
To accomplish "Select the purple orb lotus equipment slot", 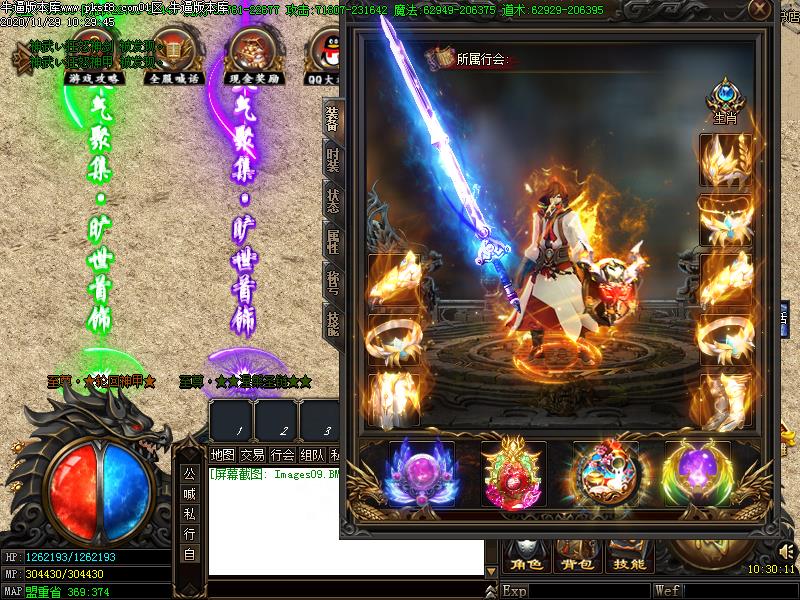I will [421, 473].
